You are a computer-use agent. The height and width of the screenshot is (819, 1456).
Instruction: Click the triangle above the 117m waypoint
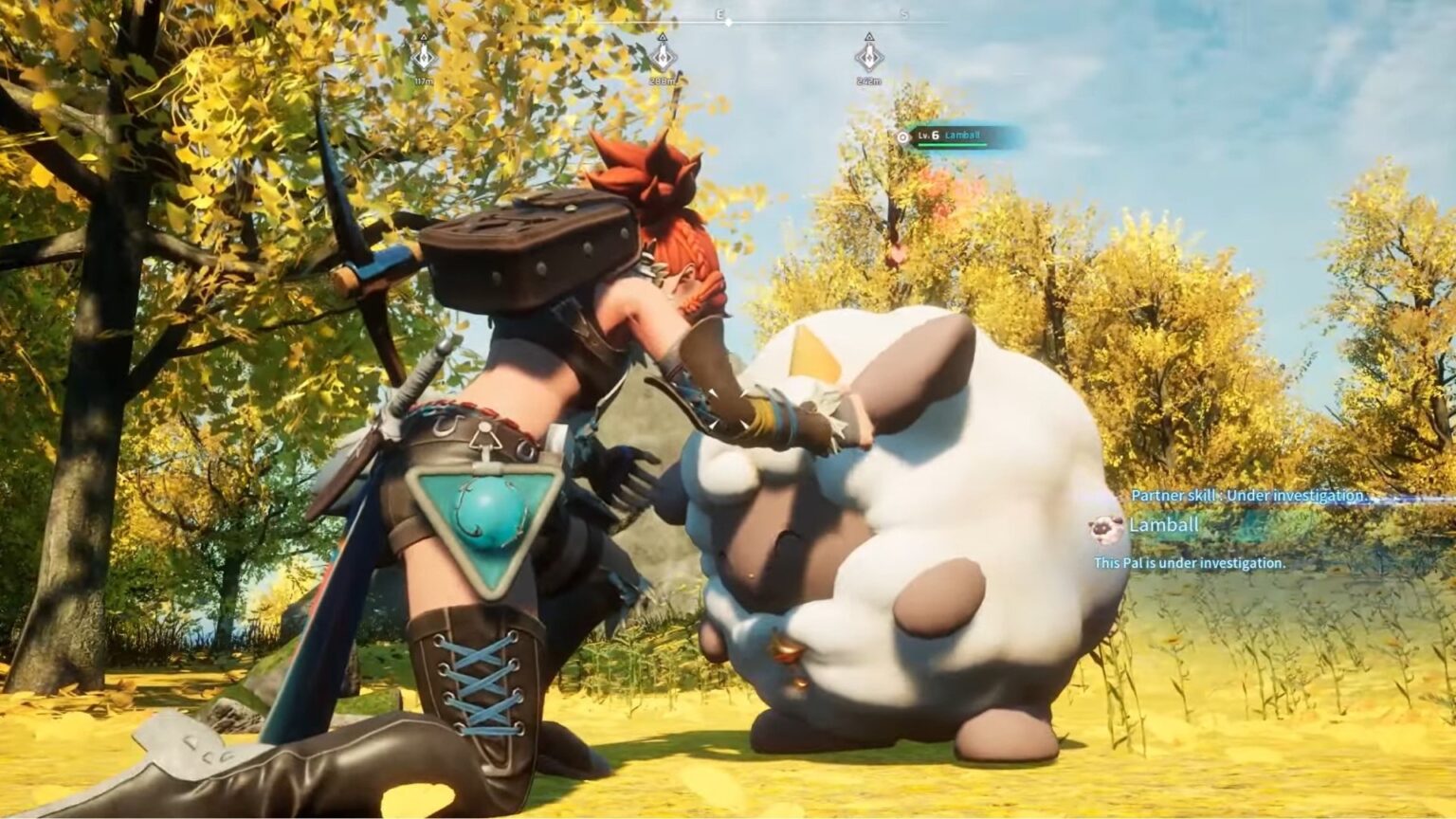point(423,35)
